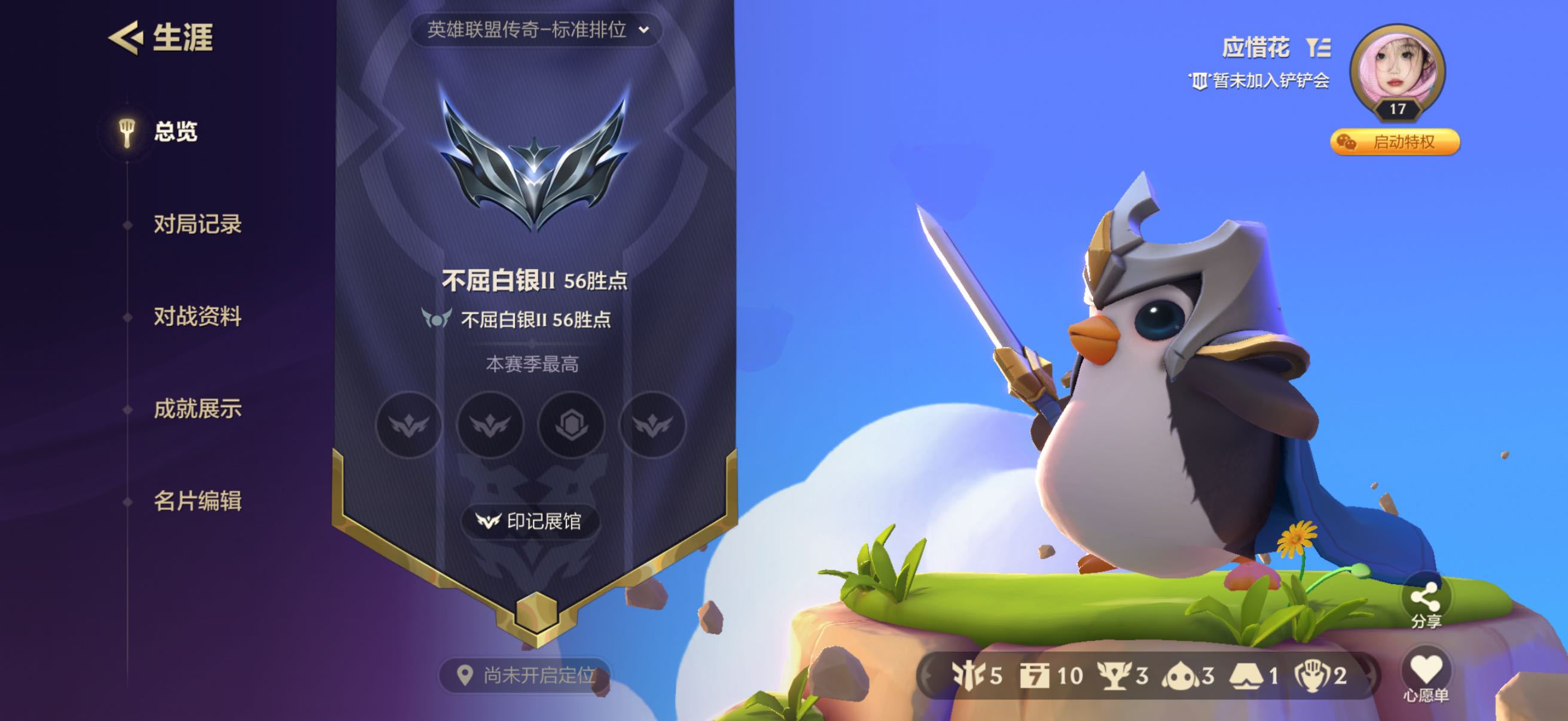Share the profile with 分享
Viewport: 1568px width, 721px height.
pos(1426,603)
